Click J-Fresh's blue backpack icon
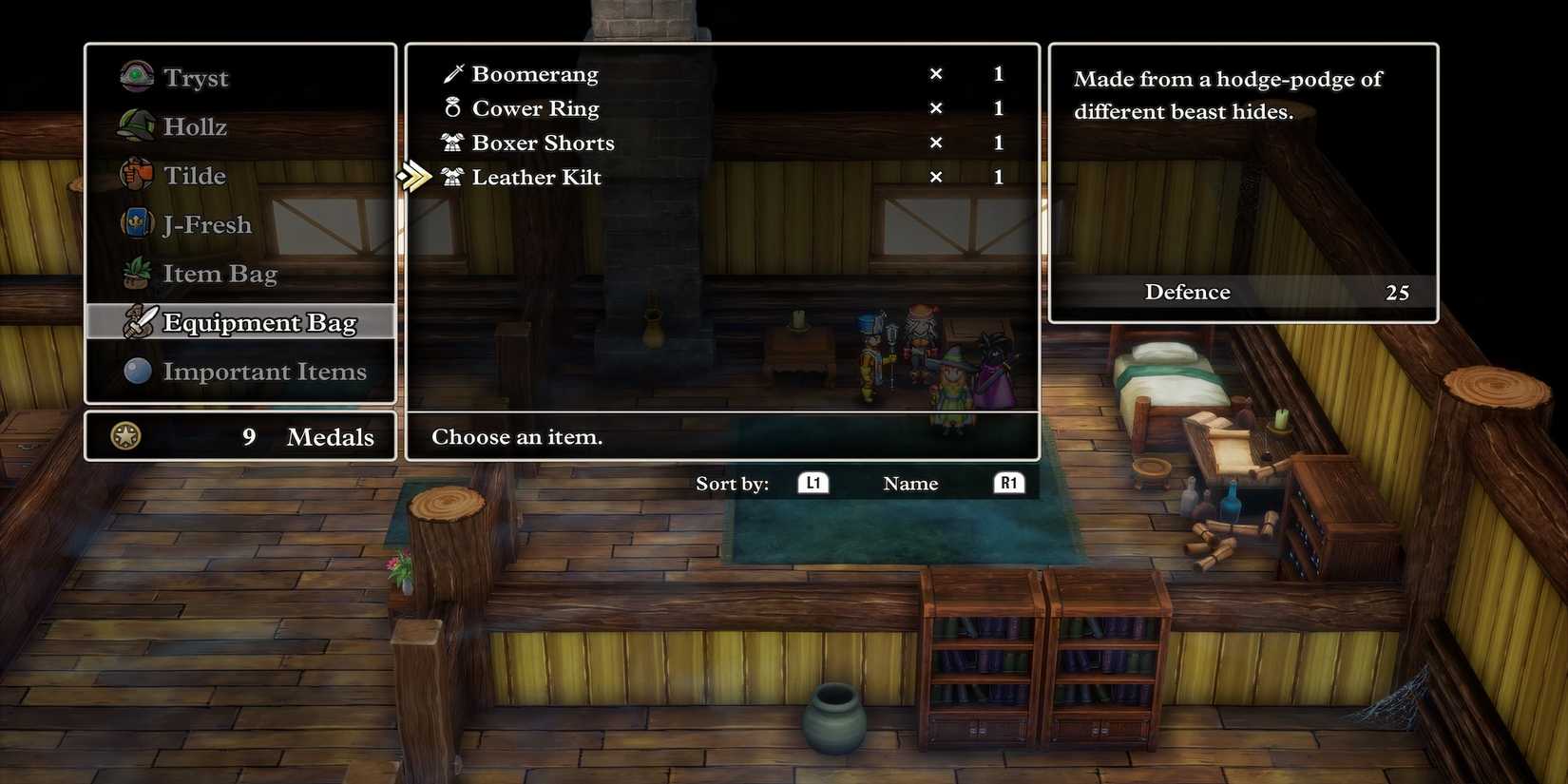The image size is (1568, 784). pos(136,224)
